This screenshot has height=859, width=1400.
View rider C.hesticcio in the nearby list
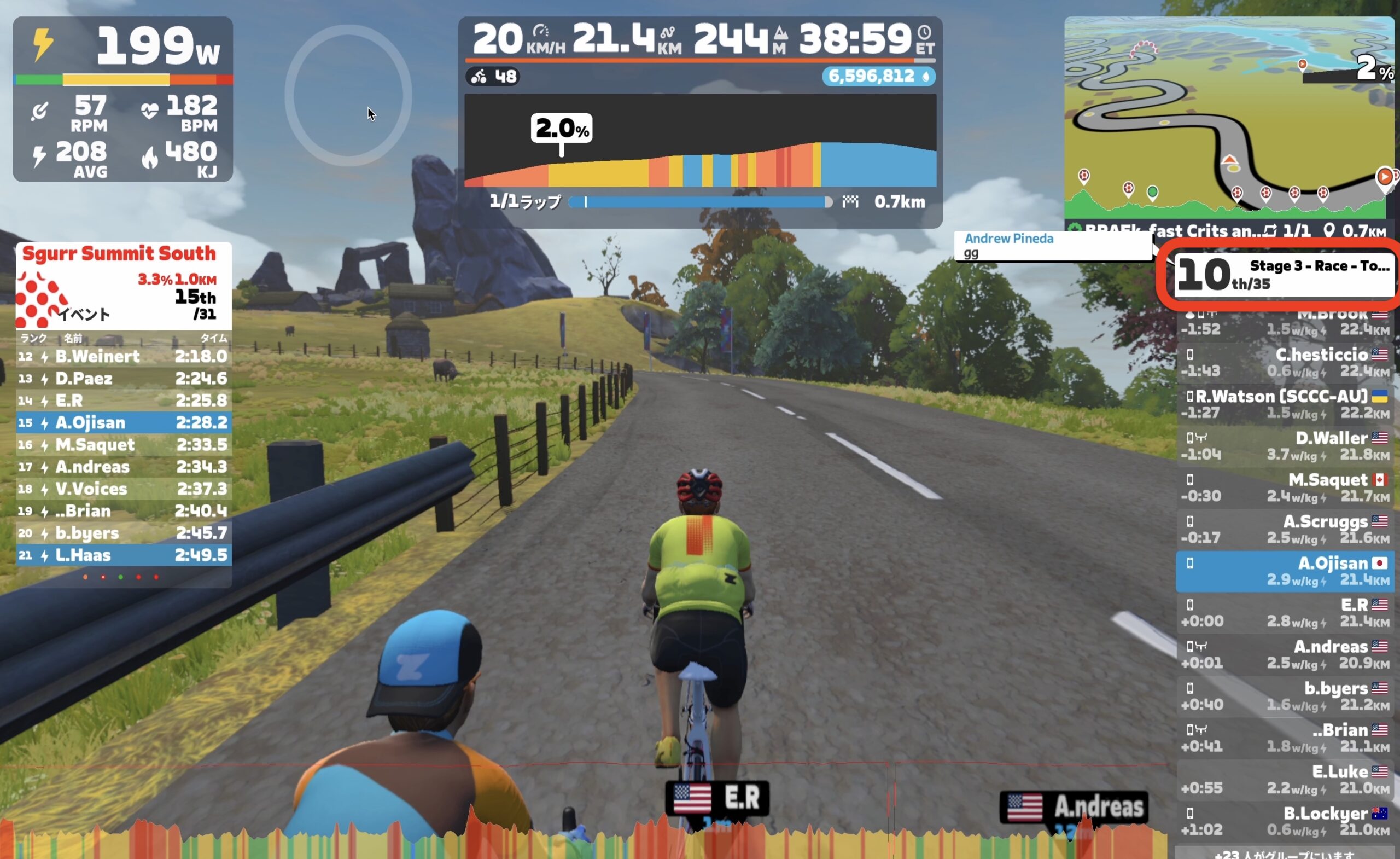click(1284, 363)
